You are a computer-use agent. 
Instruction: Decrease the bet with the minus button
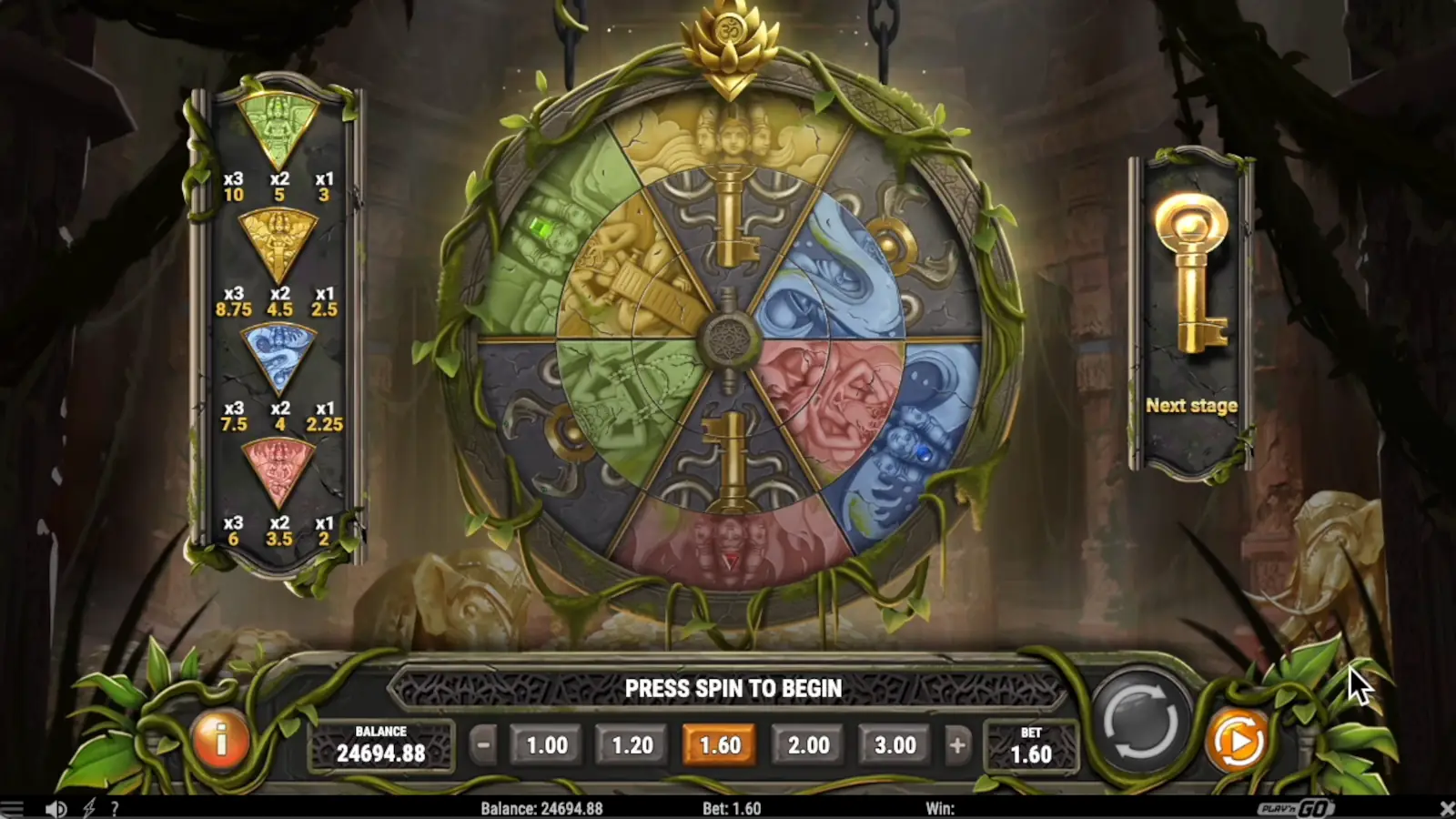(480, 743)
